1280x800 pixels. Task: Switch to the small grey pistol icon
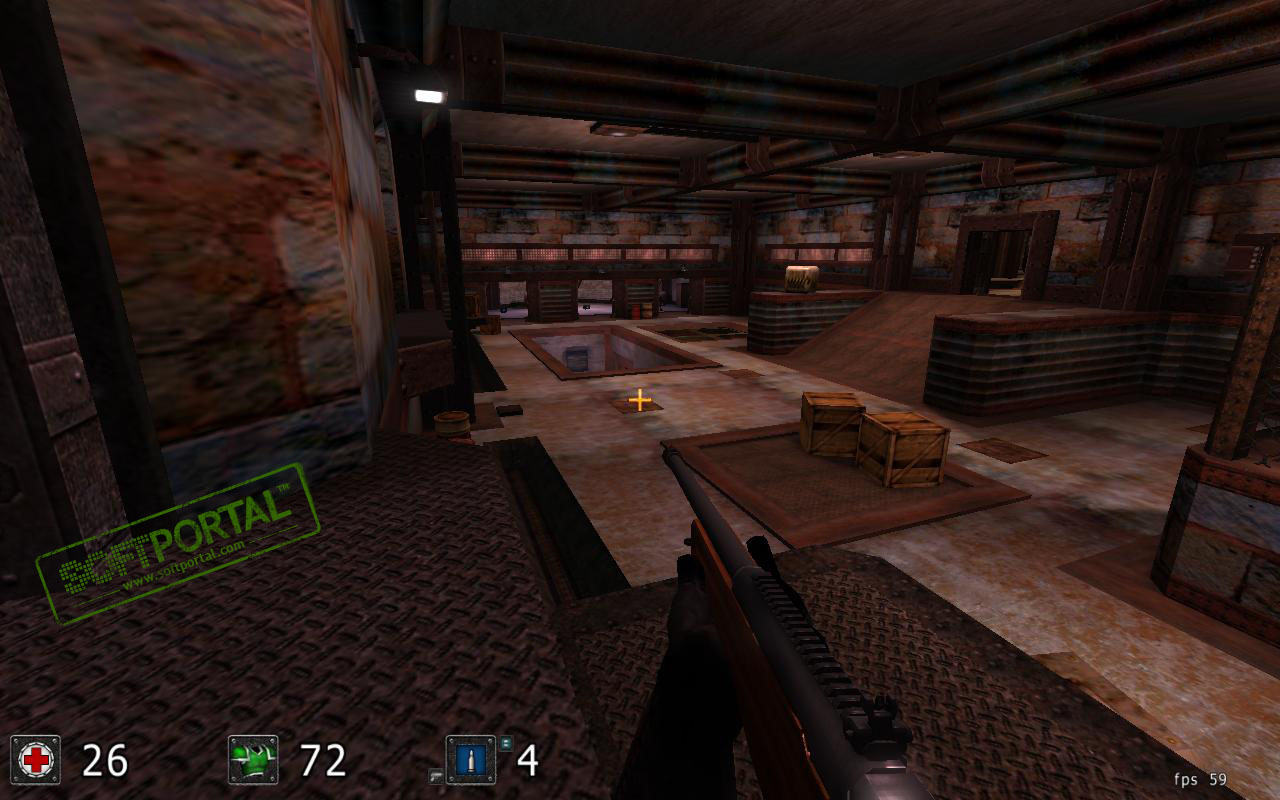[x=436, y=775]
